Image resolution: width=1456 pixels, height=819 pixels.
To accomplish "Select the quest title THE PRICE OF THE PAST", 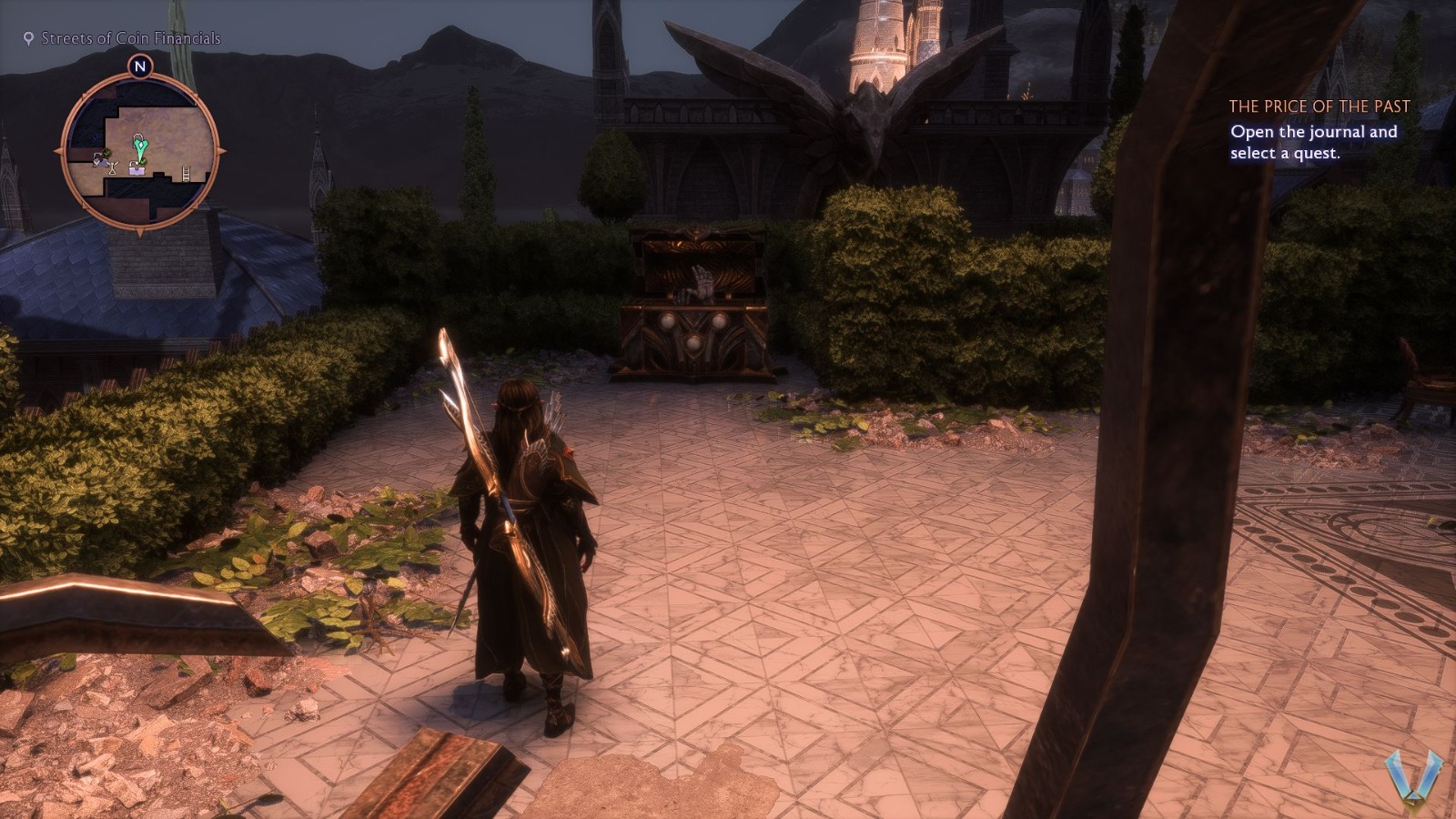I will pos(1318,106).
